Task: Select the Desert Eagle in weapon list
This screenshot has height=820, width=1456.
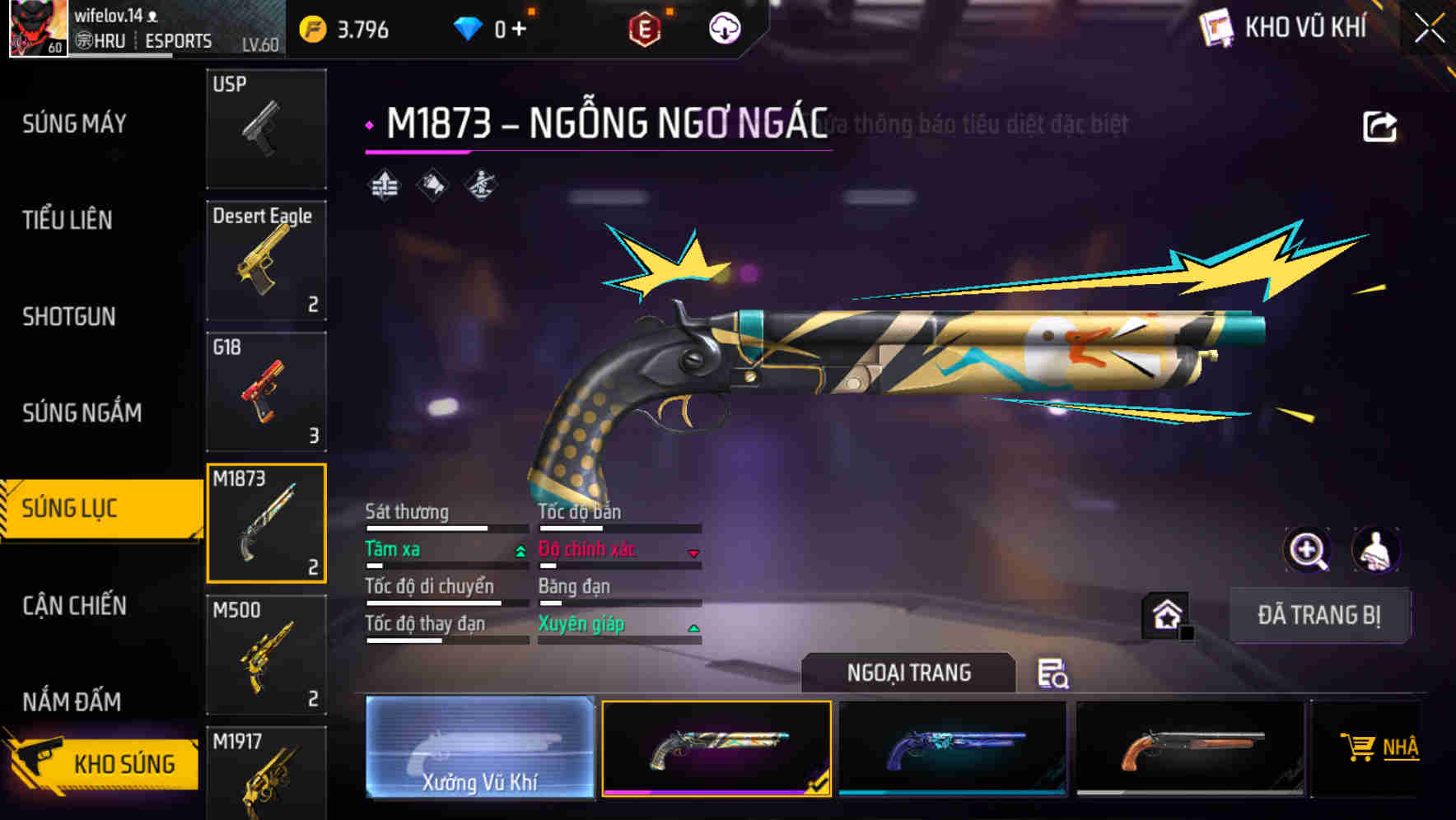Action: [x=266, y=259]
